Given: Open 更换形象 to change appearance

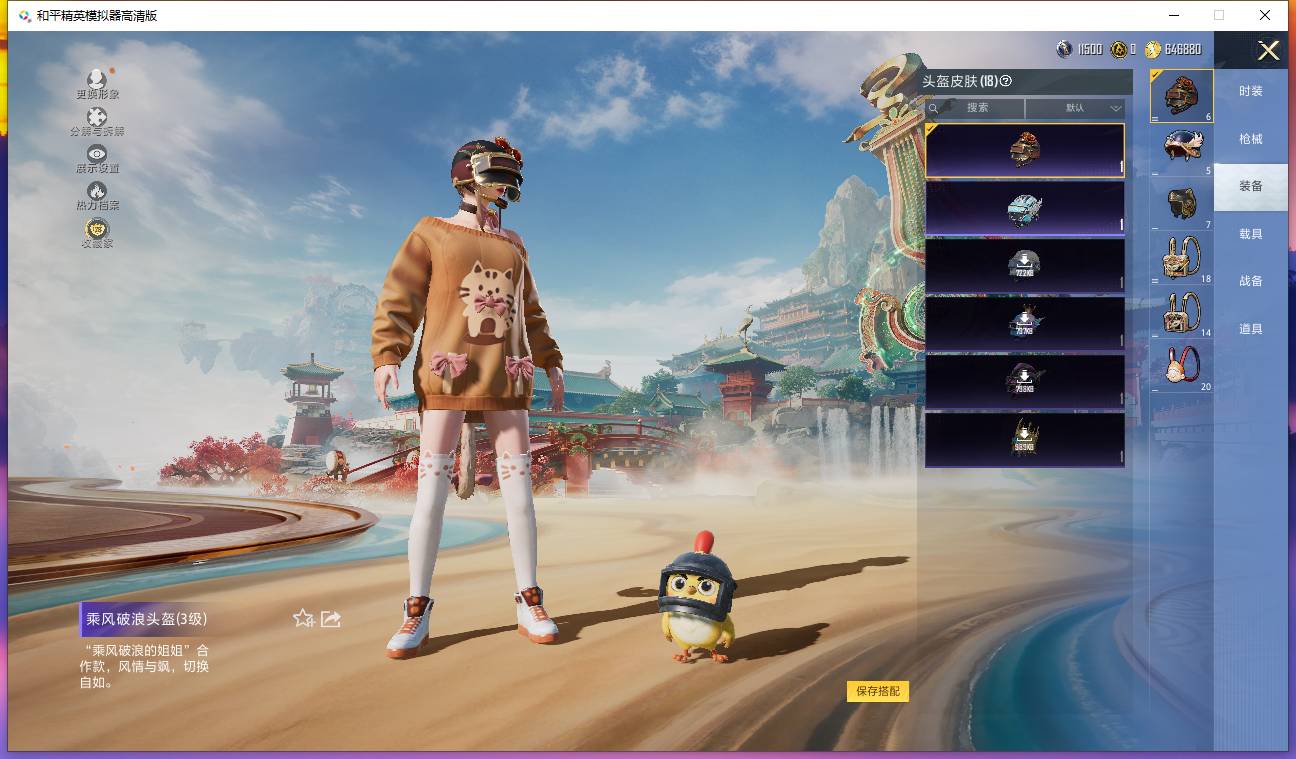Looking at the screenshot, I should point(97,83).
